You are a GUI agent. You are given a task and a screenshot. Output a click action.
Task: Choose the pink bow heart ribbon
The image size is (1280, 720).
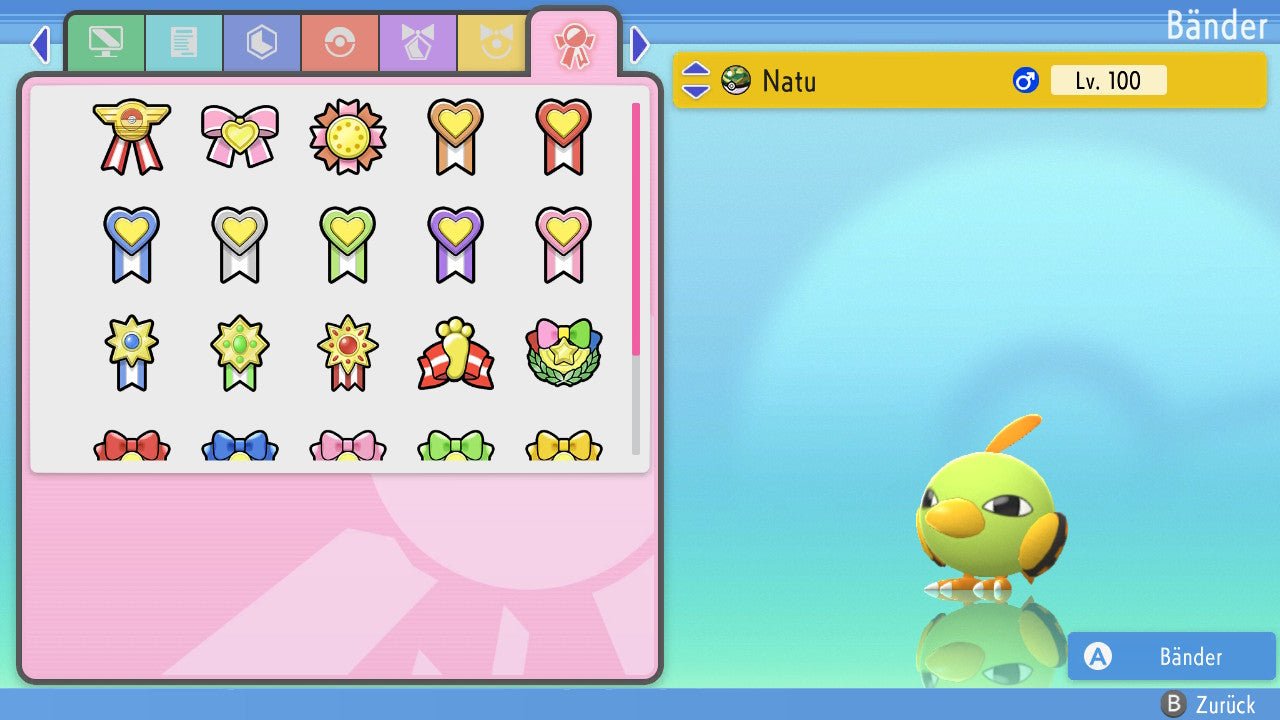tap(240, 136)
